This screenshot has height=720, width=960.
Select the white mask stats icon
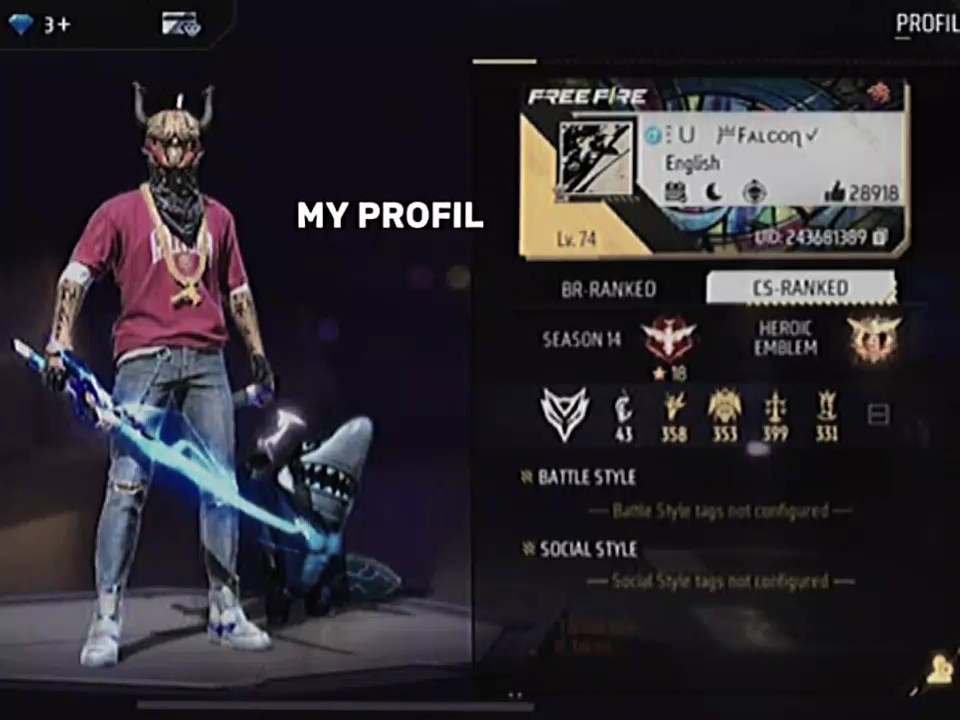pyautogui.click(x=565, y=413)
